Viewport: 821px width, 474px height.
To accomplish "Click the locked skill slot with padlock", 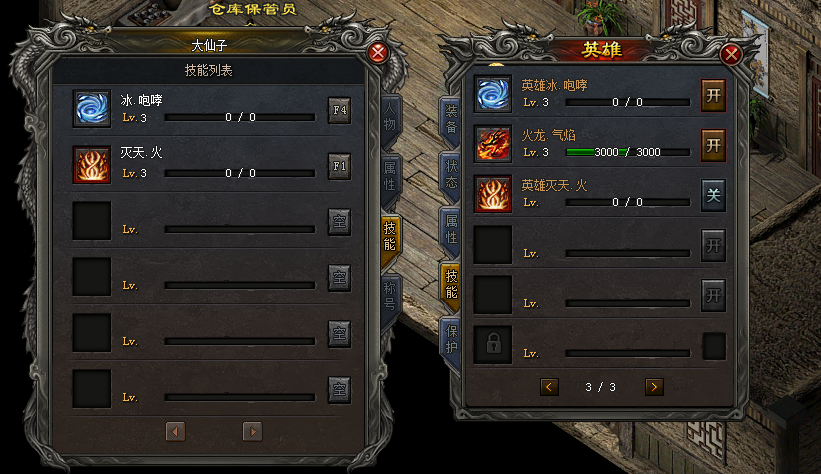I will coord(493,345).
